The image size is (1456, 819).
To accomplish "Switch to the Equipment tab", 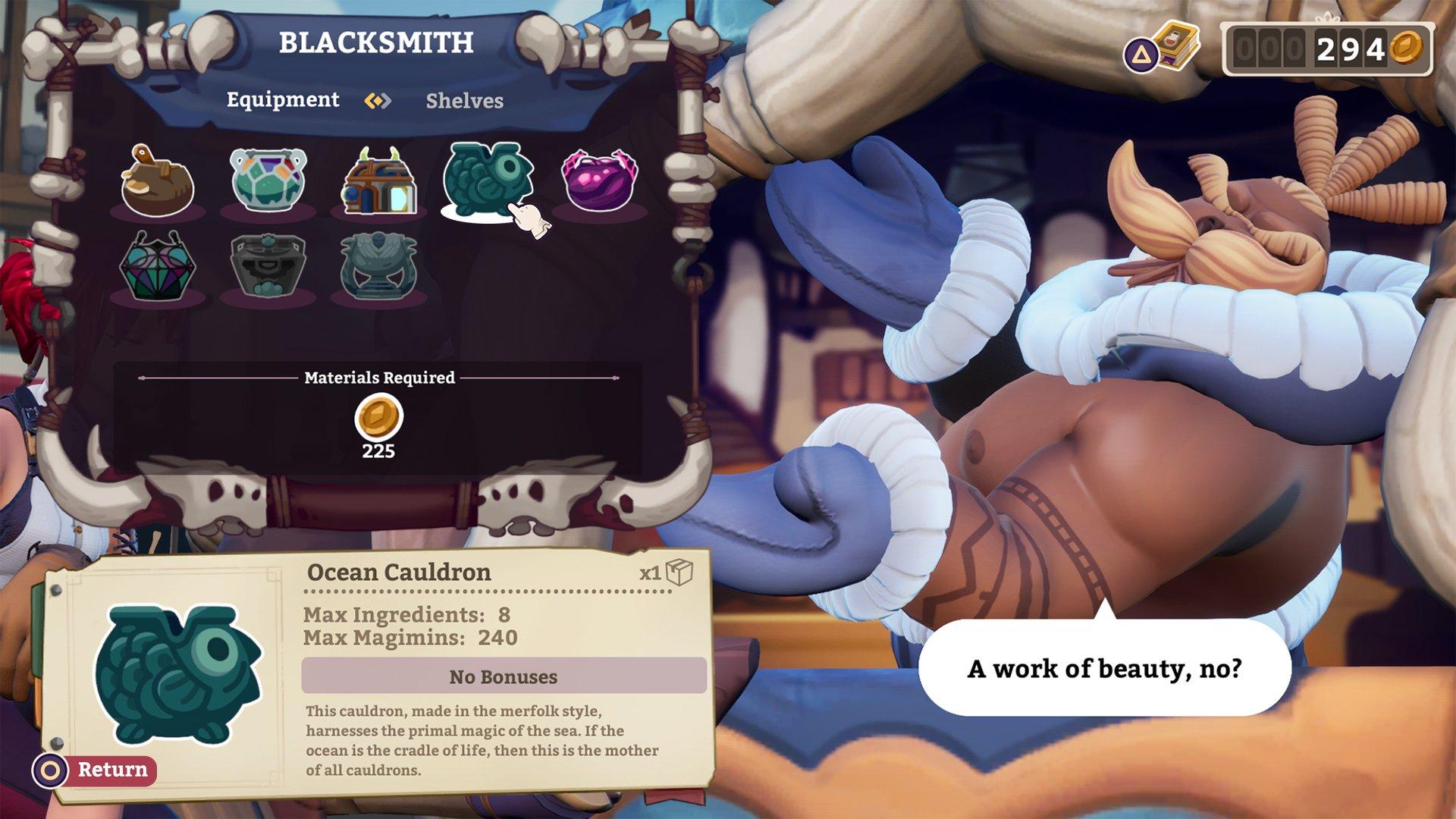I will (282, 99).
